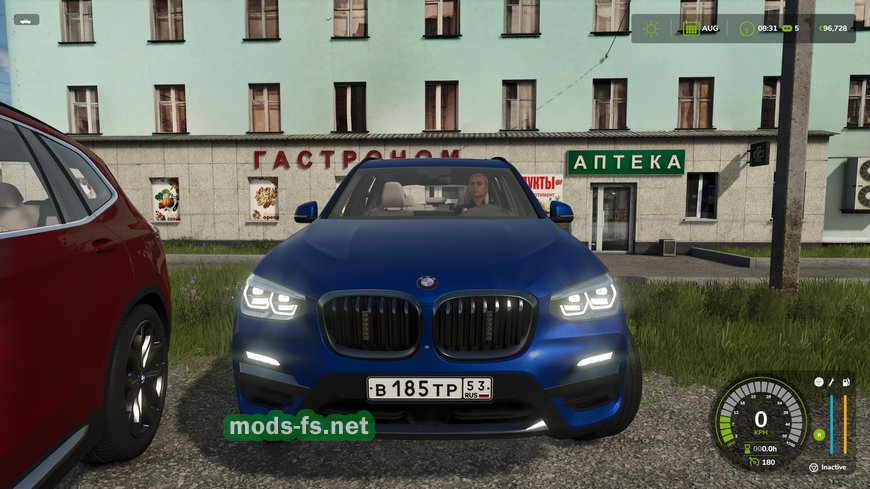This screenshot has height=489, width=870.
Task: Open the calendar icon showing AUG
Action: pos(691,28)
